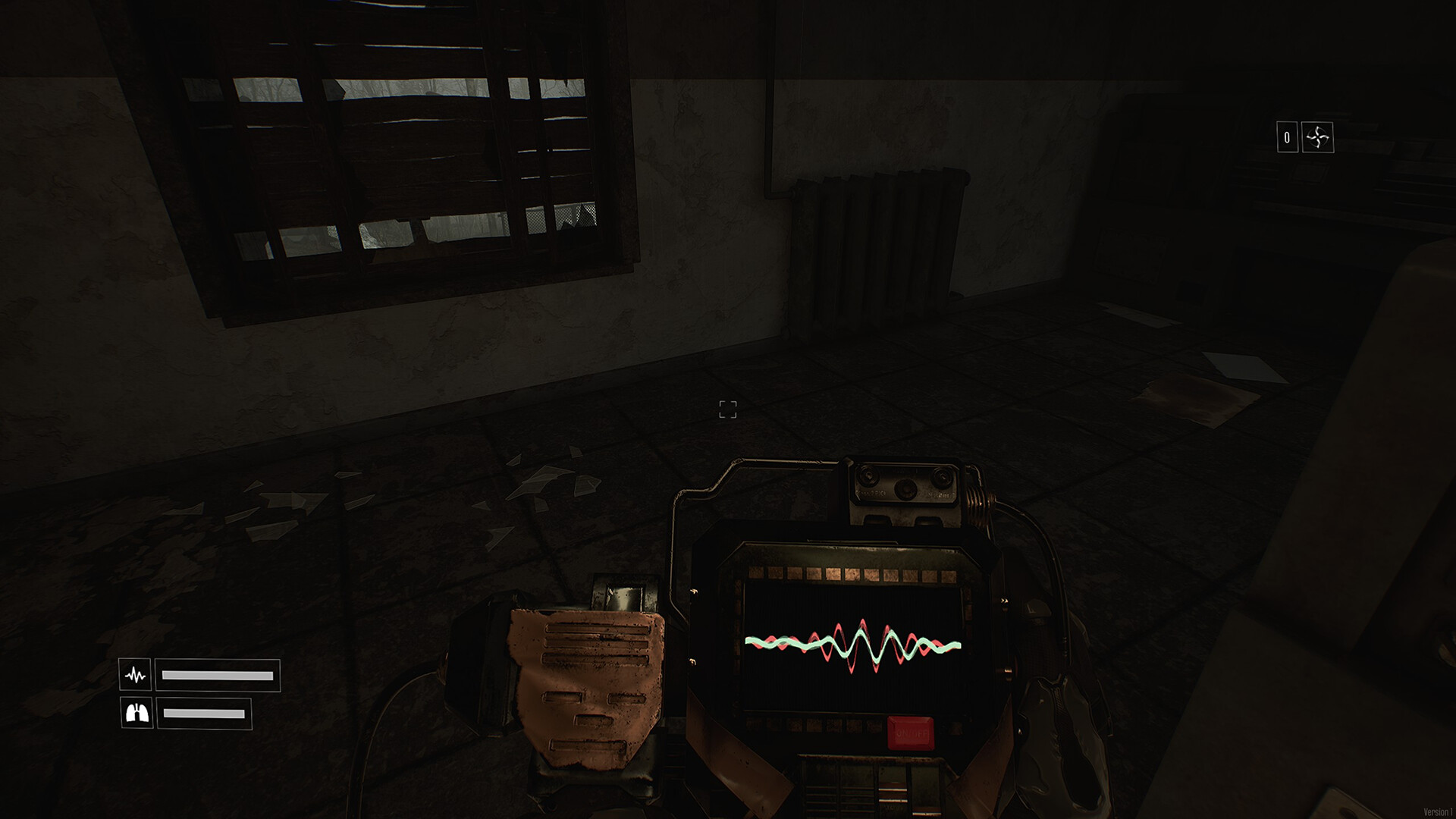Click the lungs stamina icon
Screen dimensions: 1456x819
pyautogui.click(x=136, y=713)
